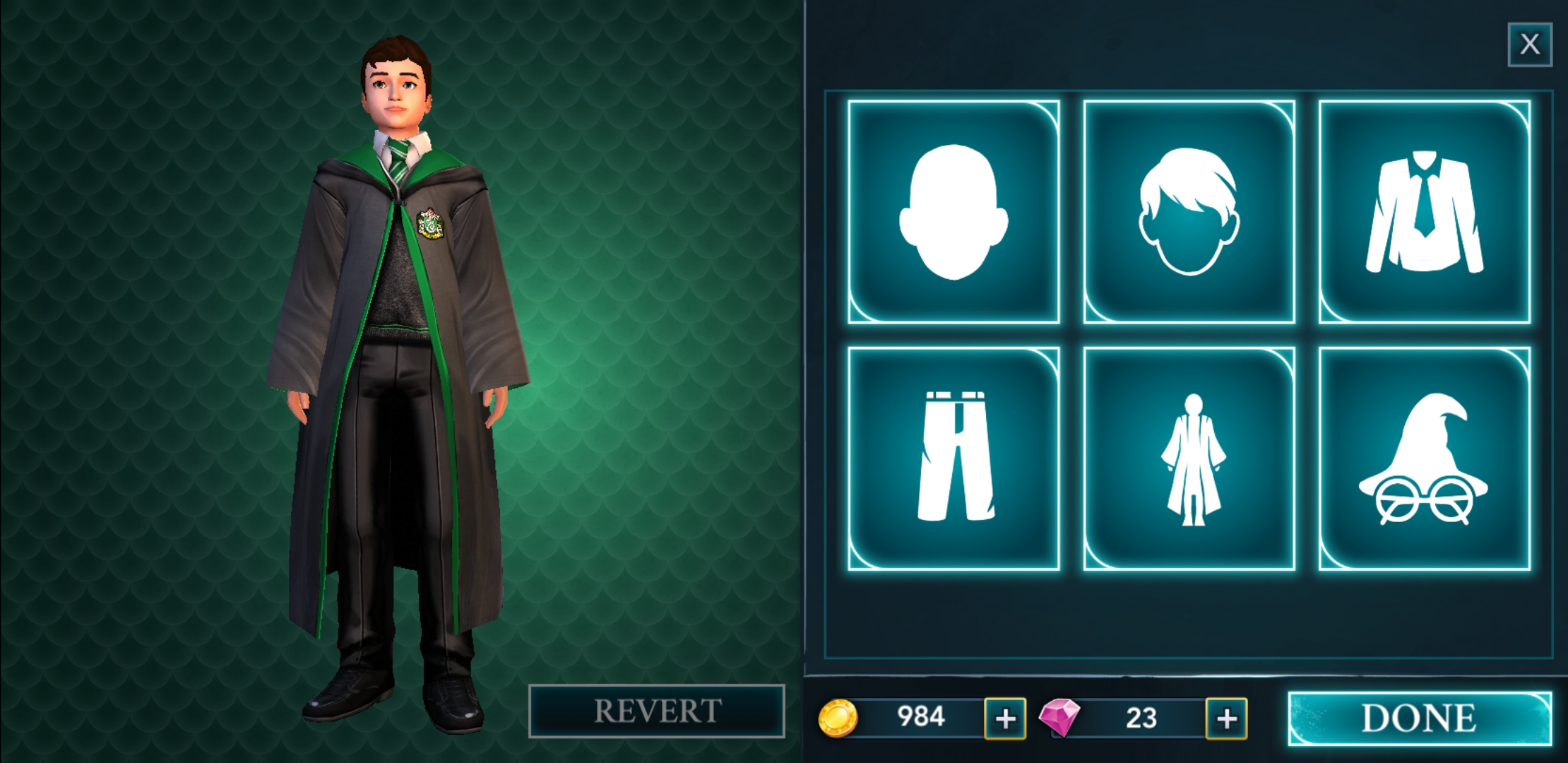Confirm changes with the DONE button
The height and width of the screenshot is (763, 1568).
coord(1419,718)
